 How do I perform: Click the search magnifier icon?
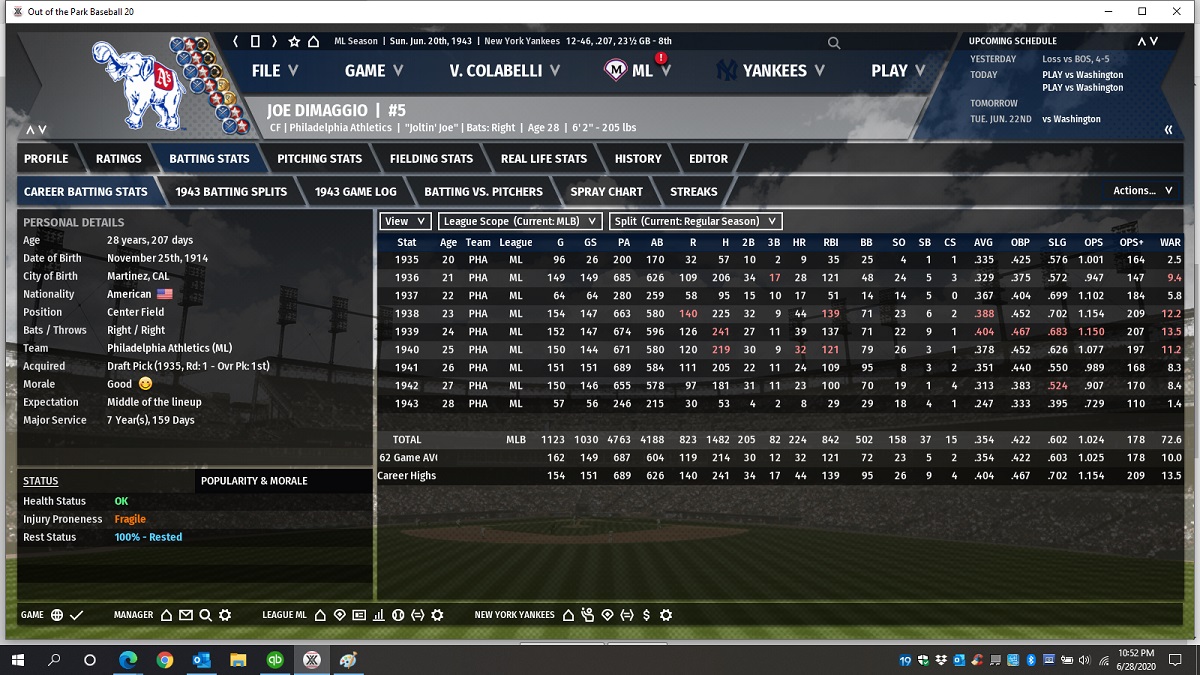[834, 43]
